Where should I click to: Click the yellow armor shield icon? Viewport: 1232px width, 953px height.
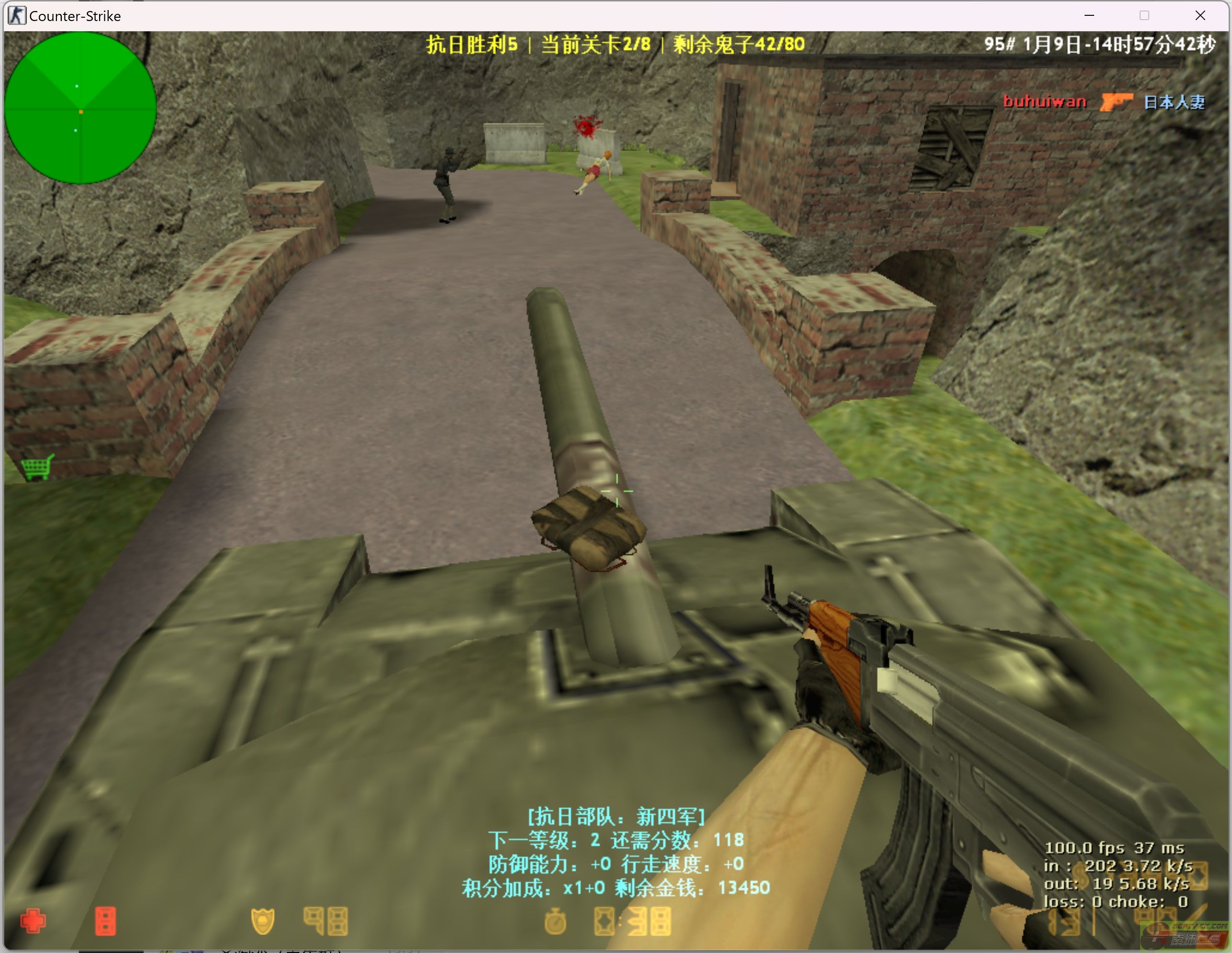[x=262, y=921]
